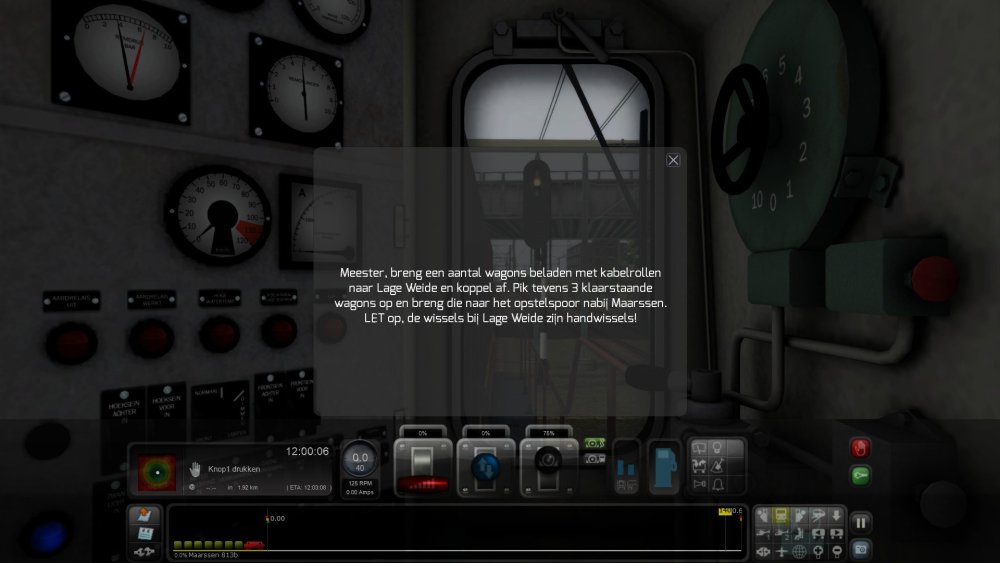Screen dimensions: 1000x563
Task: Zoom out with the minus magnifier
Action: click(x=836, y=550)
